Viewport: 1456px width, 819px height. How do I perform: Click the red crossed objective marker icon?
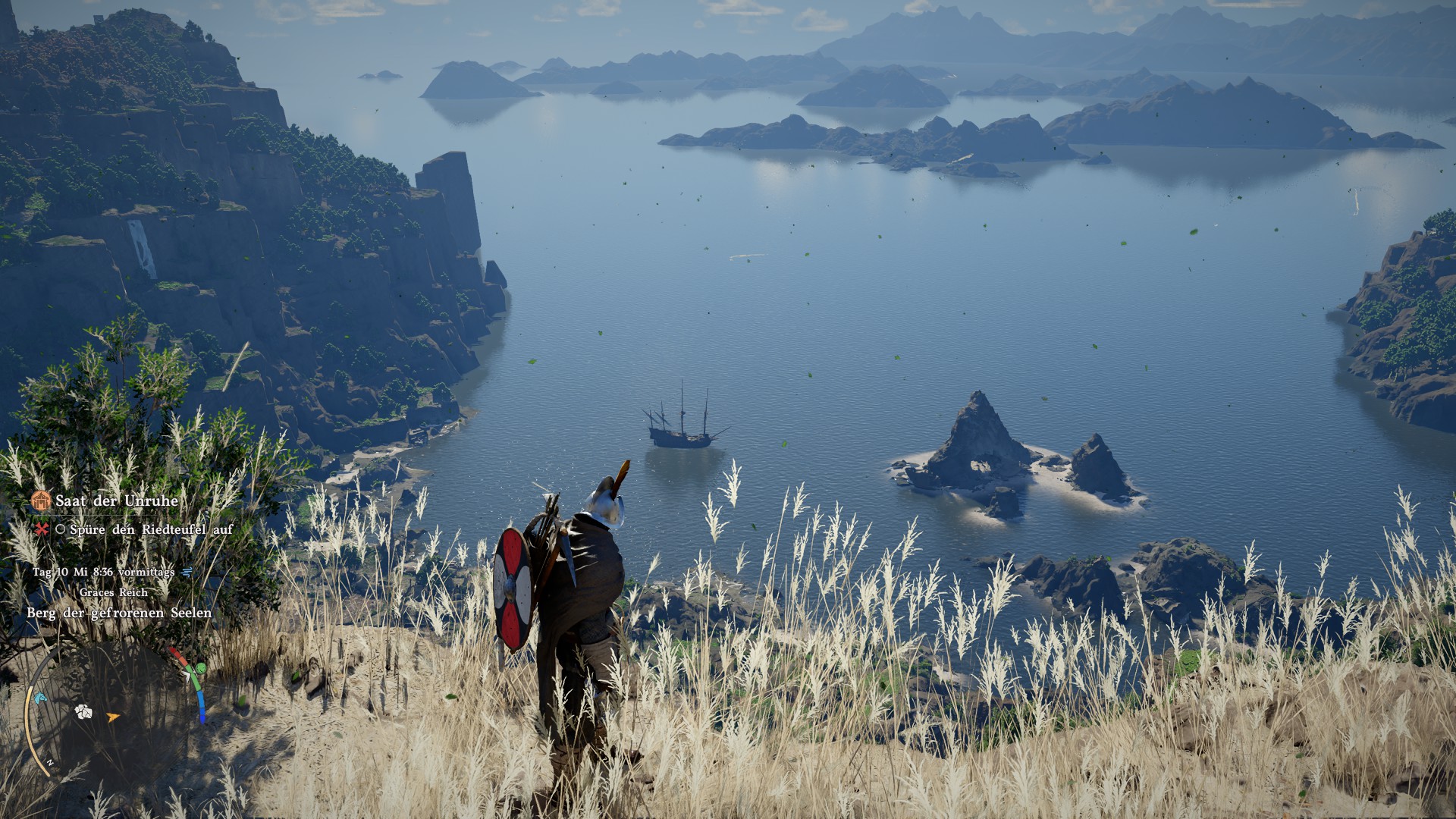42,529
